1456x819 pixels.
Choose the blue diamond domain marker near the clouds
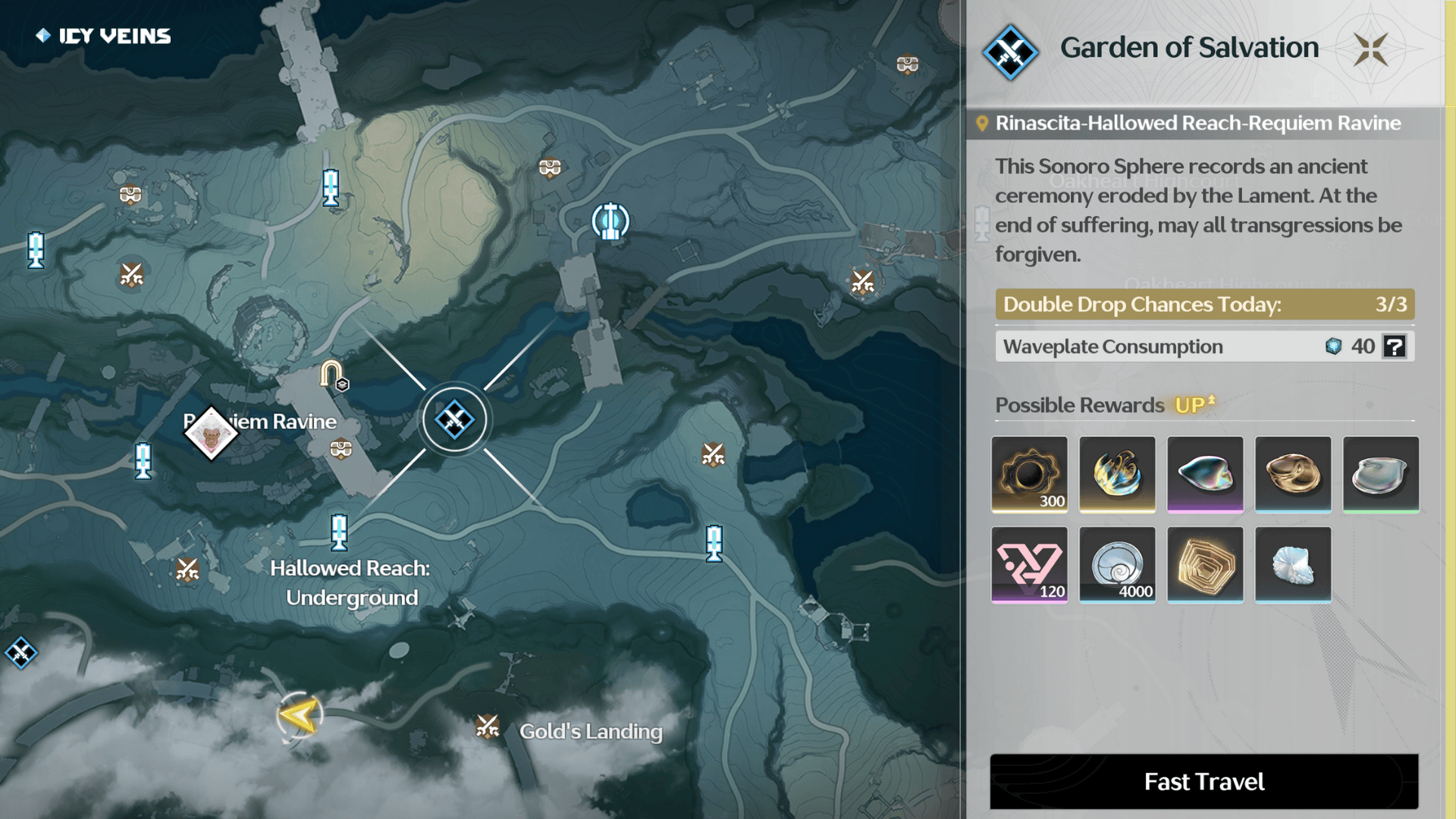(20, 652)
